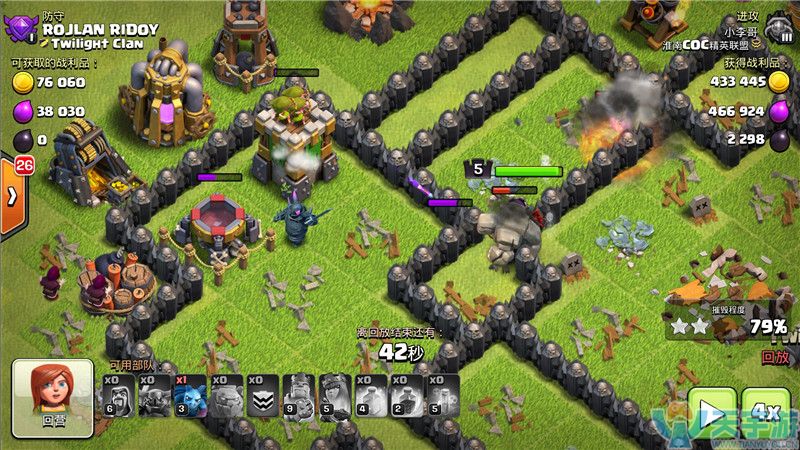Choose the Archer Queen hero slot
This screenshot has width=800, height=450.
click(335, 396)
